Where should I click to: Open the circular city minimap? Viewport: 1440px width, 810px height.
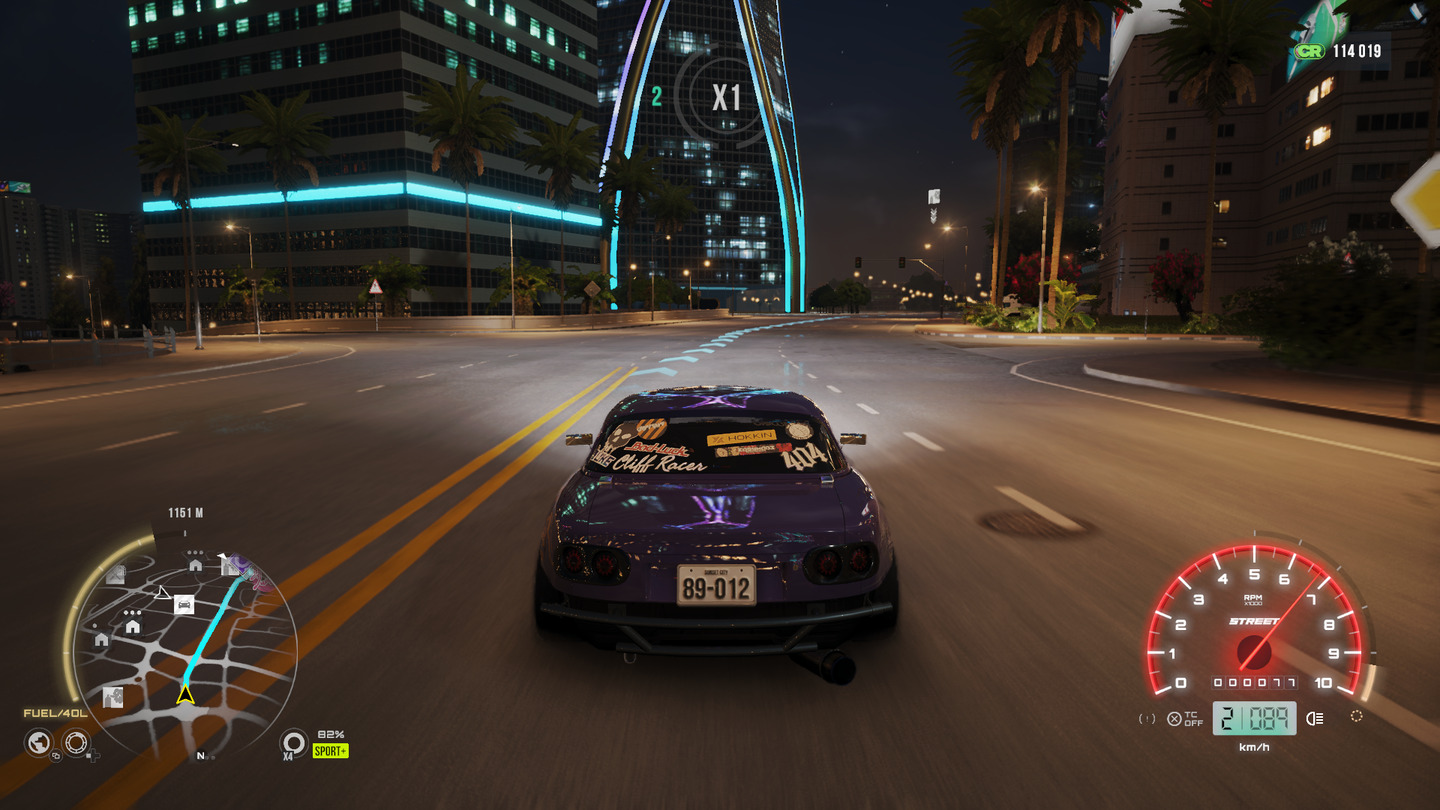coord(184,650)
